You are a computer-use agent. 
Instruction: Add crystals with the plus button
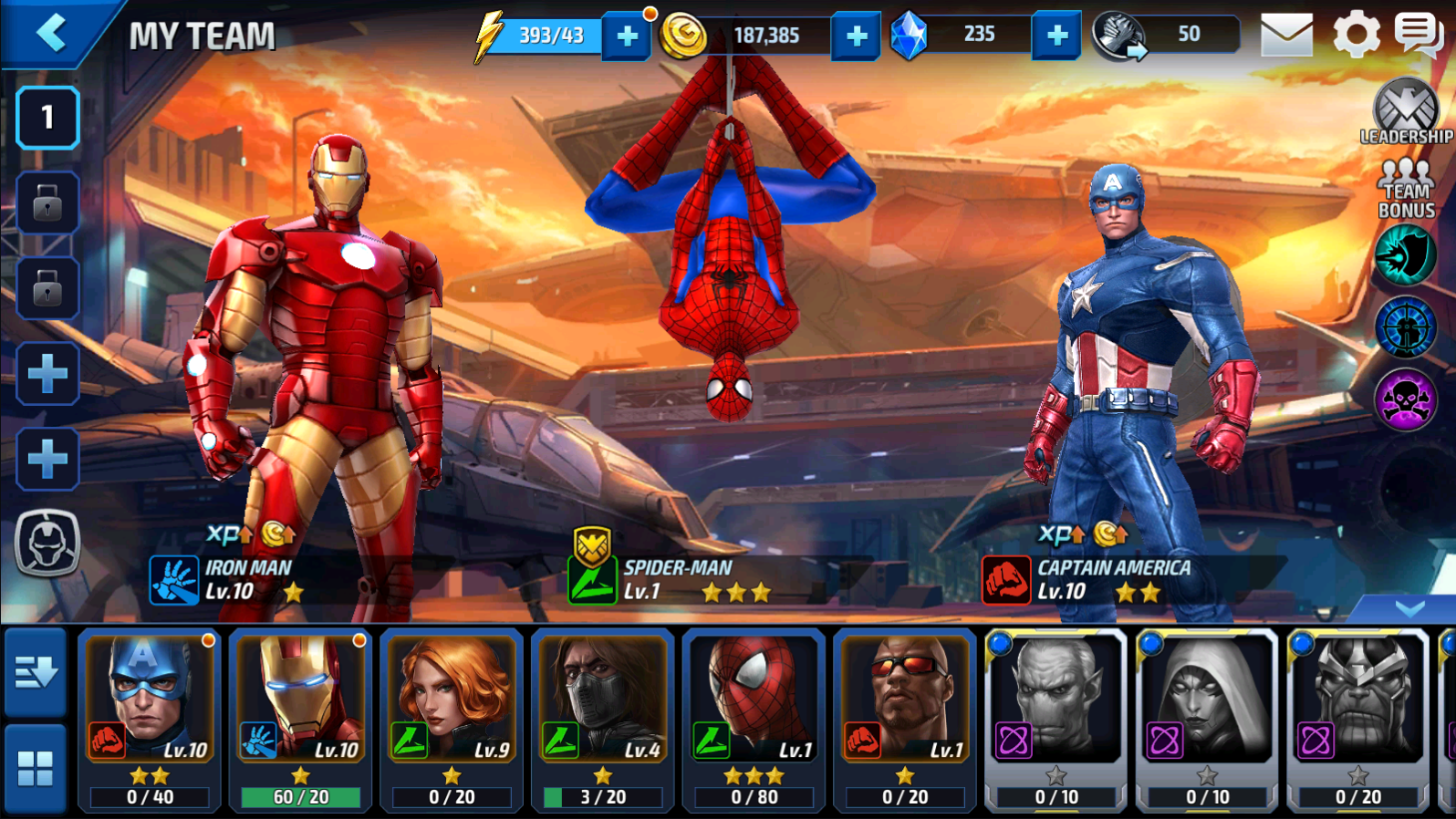[1056, 36]
